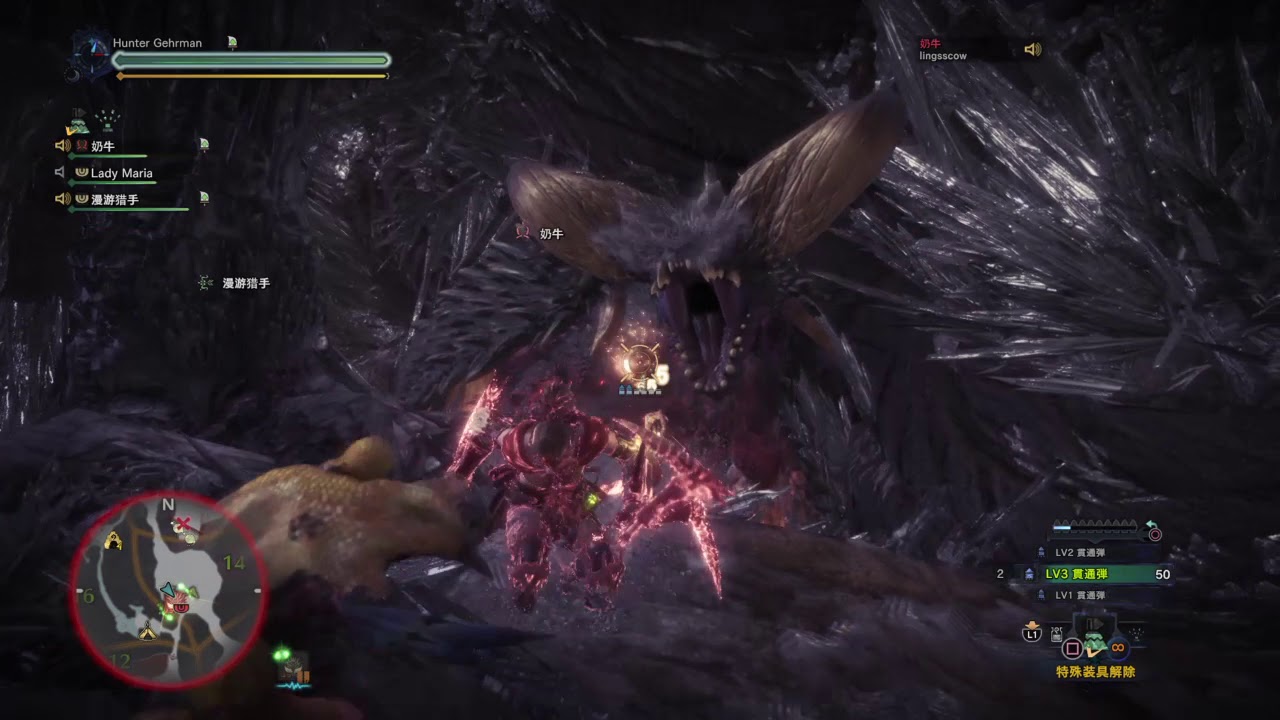
Task: Click the lingsscow voice chat speaker icon
Action: click(x=1033, y=49)
